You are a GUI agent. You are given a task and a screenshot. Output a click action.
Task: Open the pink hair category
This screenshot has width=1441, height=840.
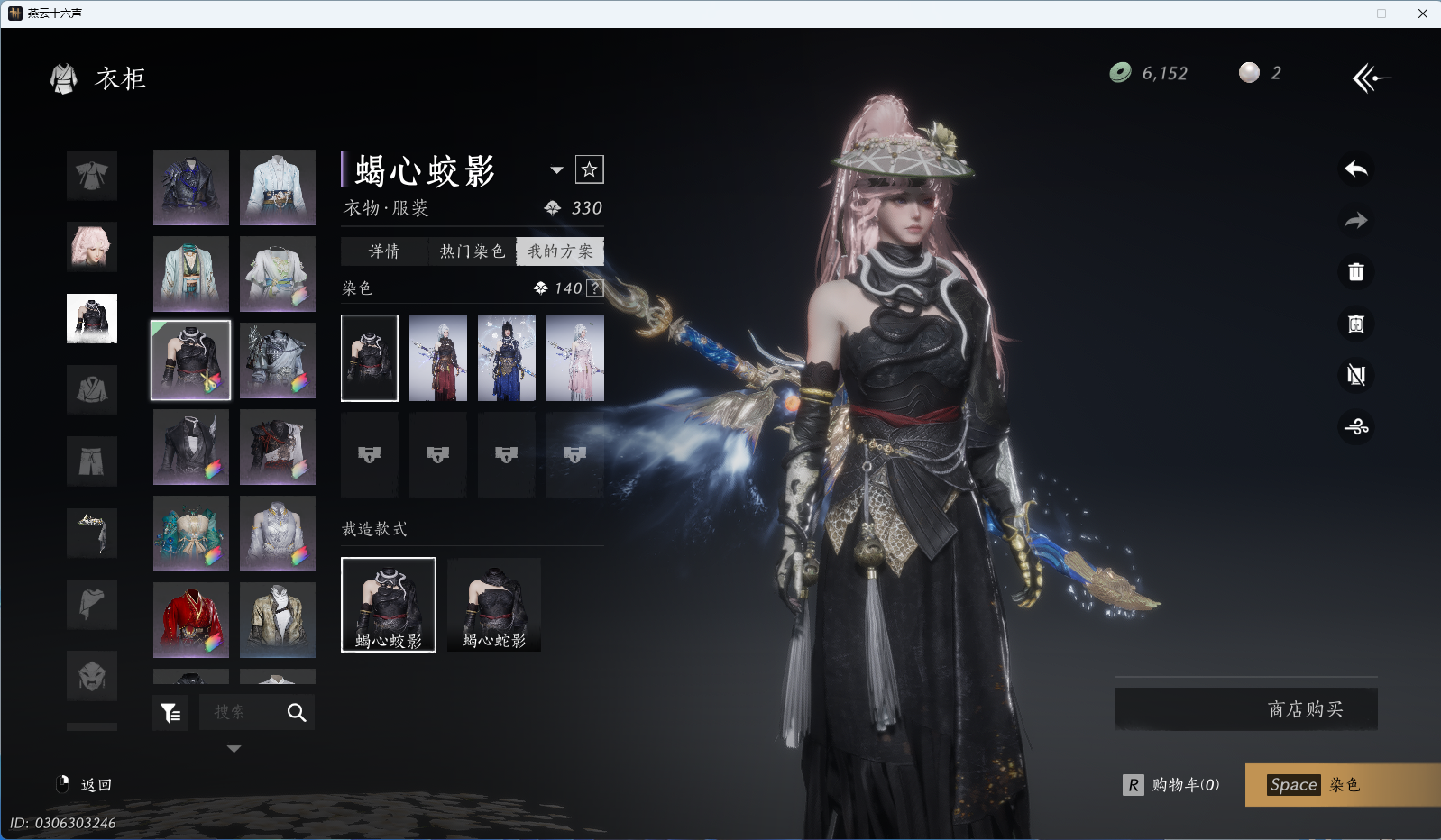pos(92,247)
